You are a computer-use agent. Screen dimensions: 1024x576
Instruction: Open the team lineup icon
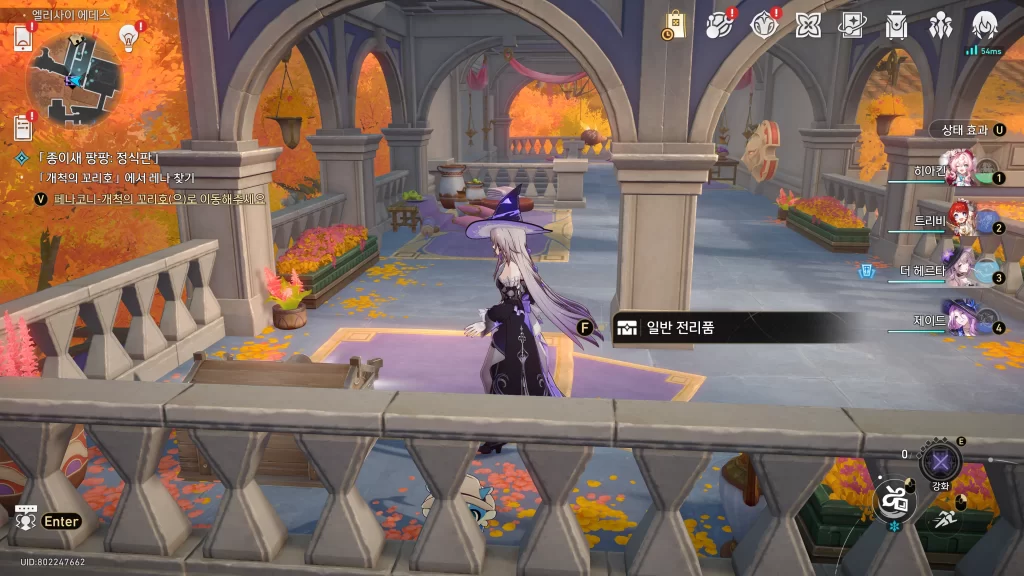[940, 24]
